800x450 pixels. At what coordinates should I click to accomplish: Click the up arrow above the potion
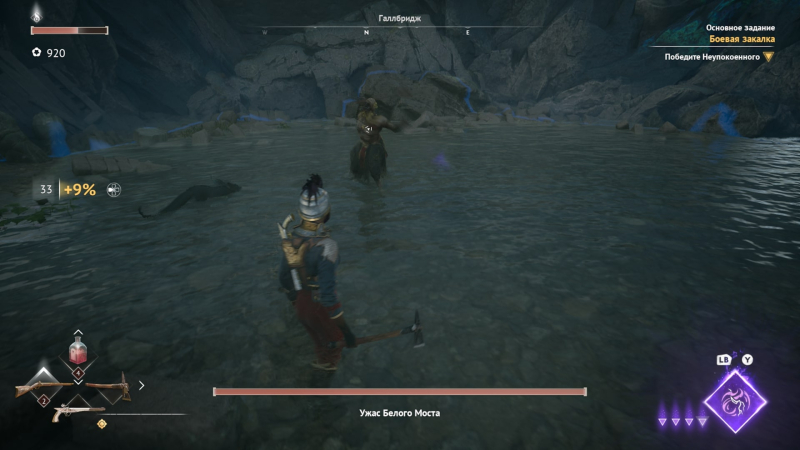point(78,332)
